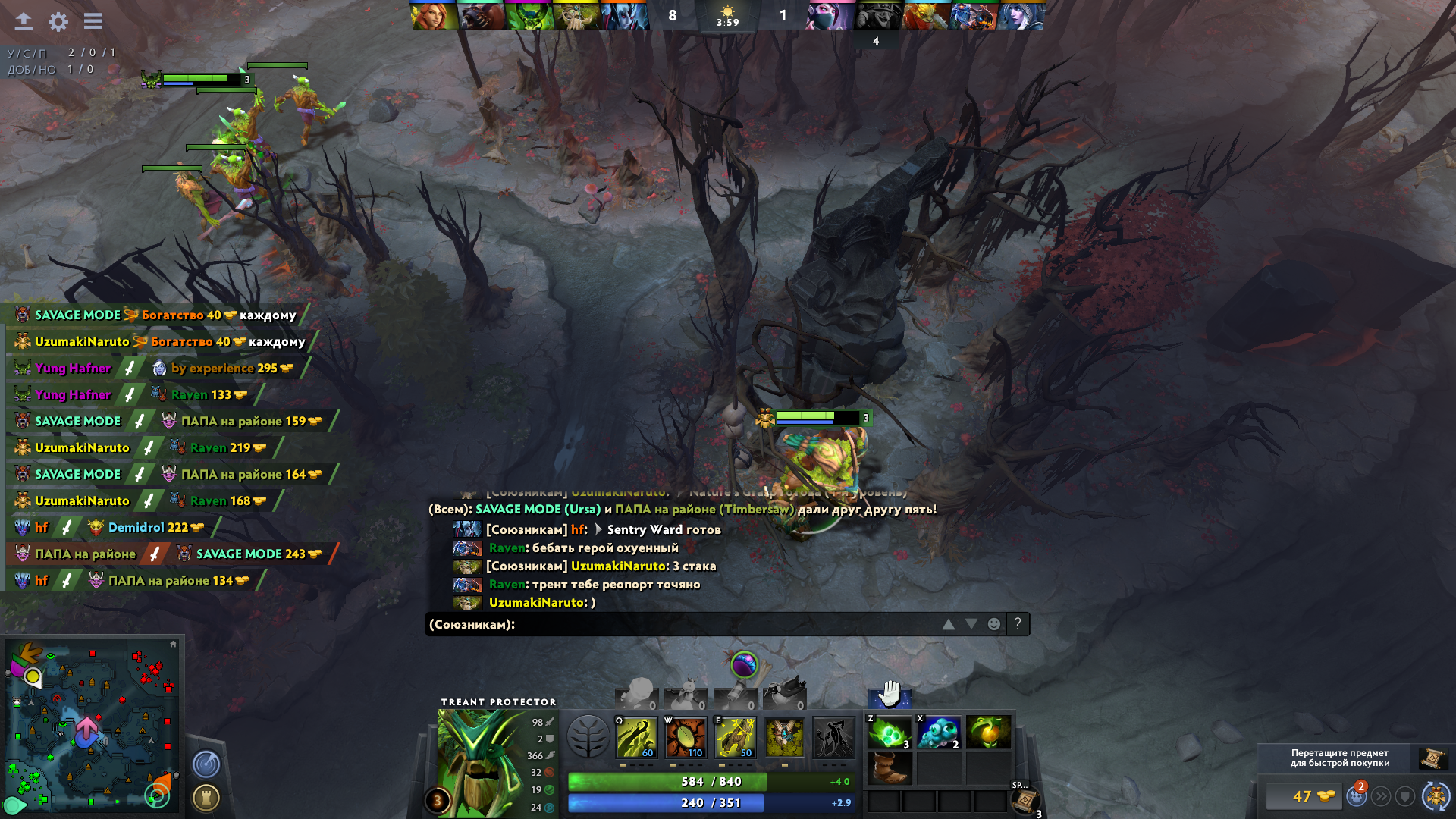Select the boots inventory slot

pos(890,767)
